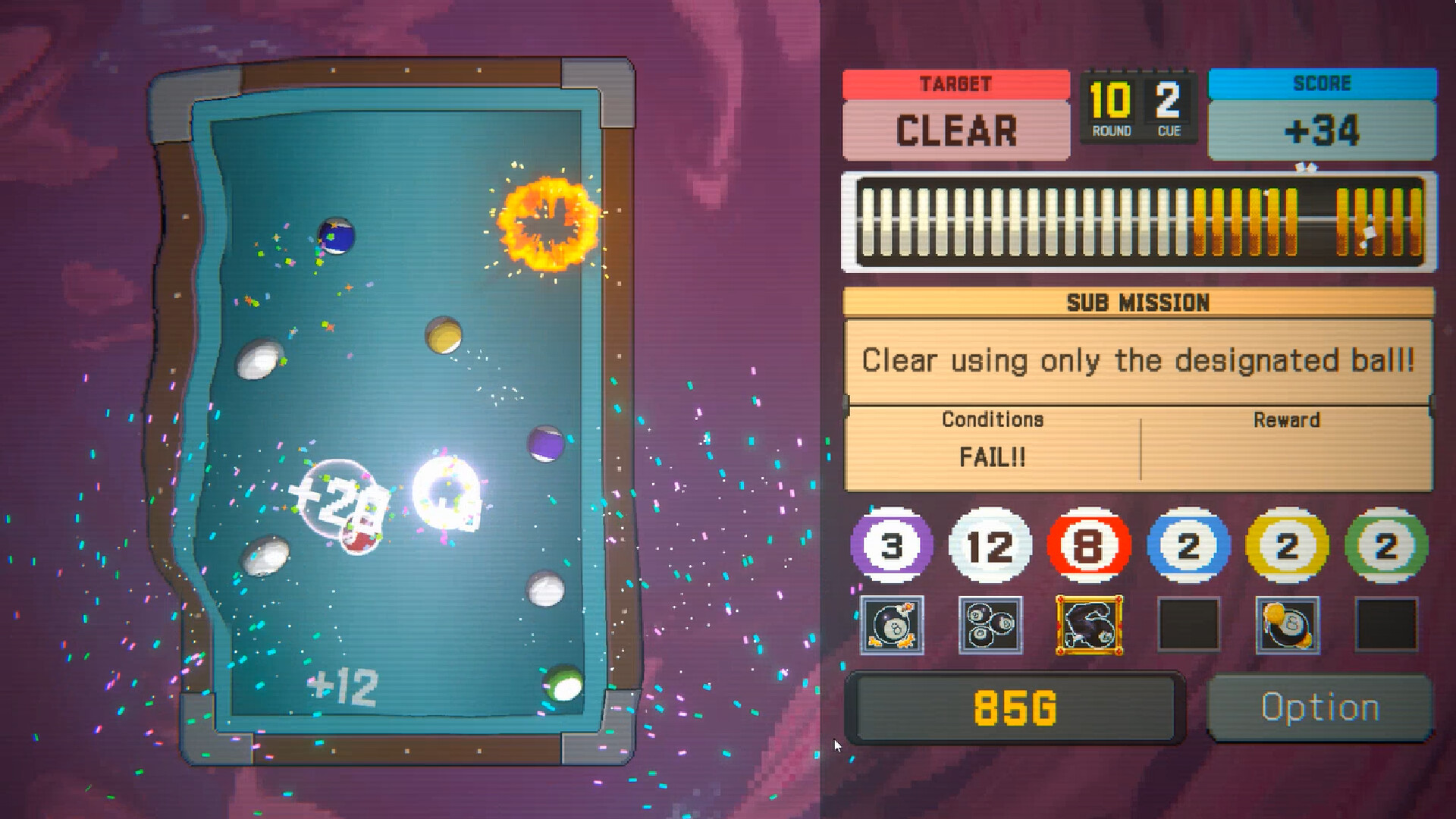
Task: Select the bomb 8-ball item icon
Action: [x=891, y=626]
